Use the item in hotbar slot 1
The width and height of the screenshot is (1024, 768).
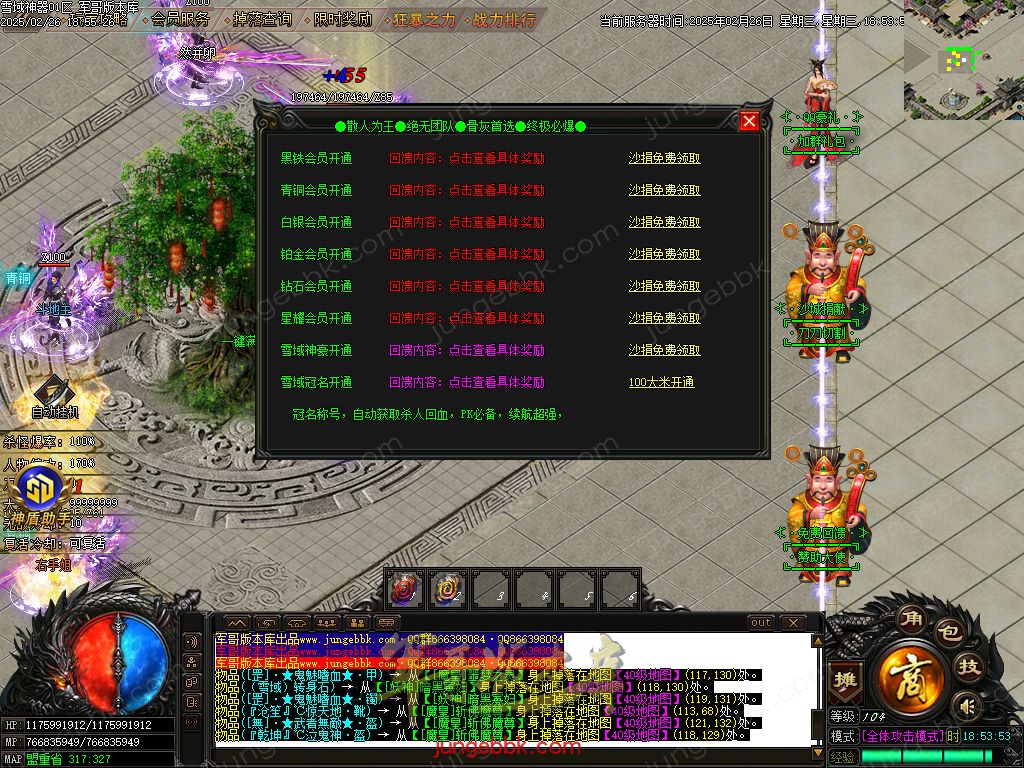[405, 589]
